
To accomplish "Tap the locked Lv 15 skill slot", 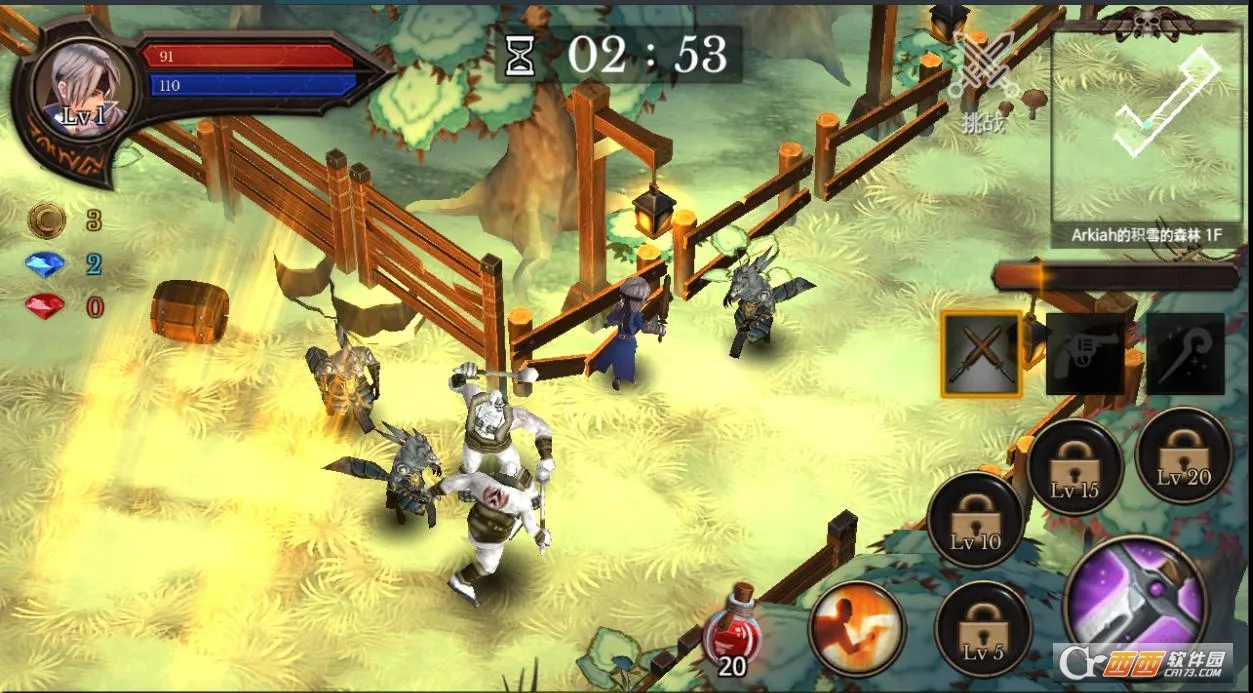I will pyautogui.click(x=1075, y=467).
